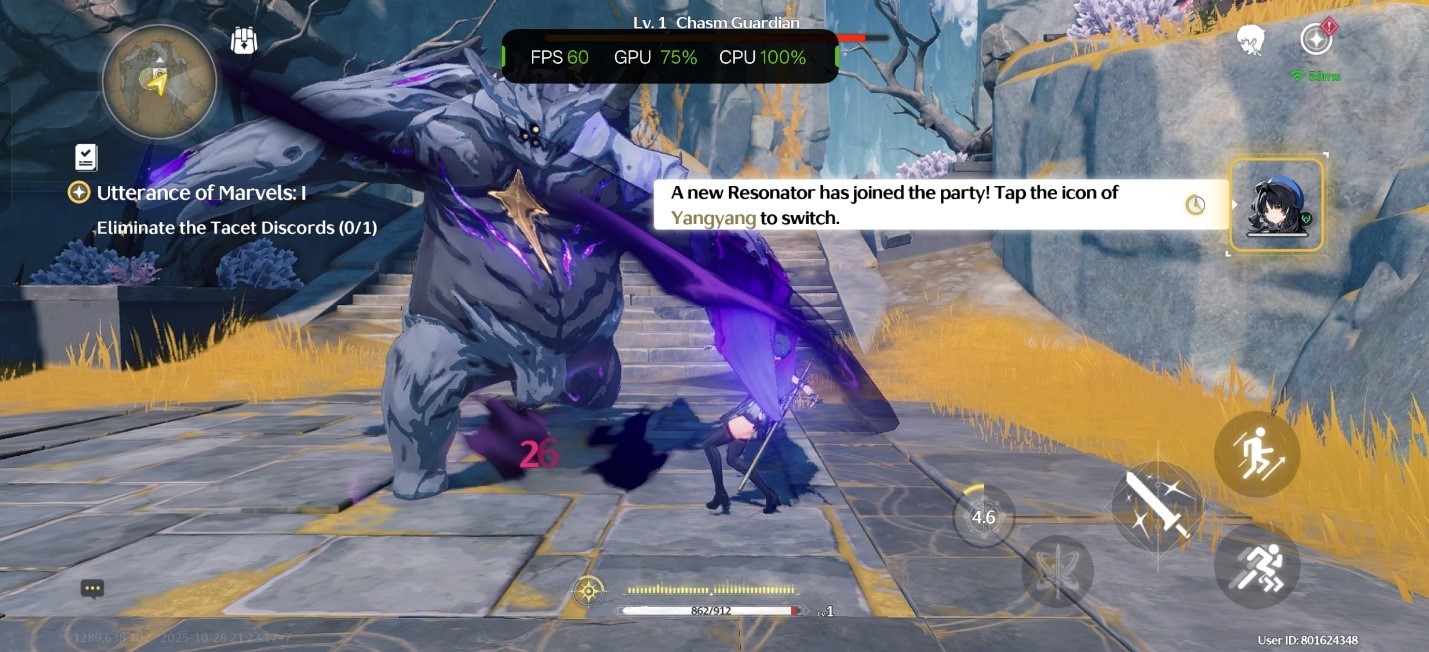This screenshot has height=652, width=1429.
Task: Open the circular minimap
Action: click(159, 82)
